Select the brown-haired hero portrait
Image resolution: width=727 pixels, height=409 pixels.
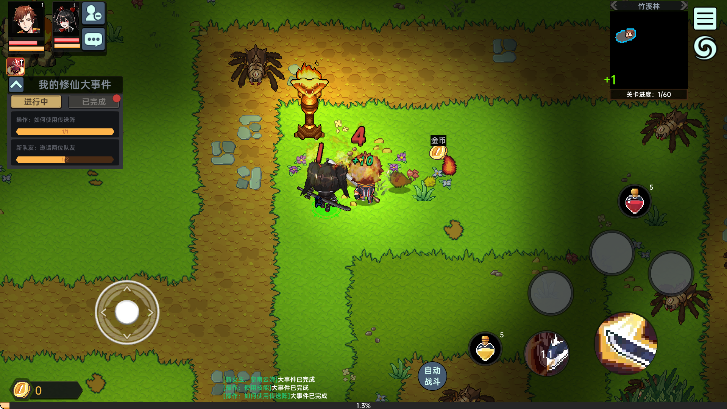26,21
